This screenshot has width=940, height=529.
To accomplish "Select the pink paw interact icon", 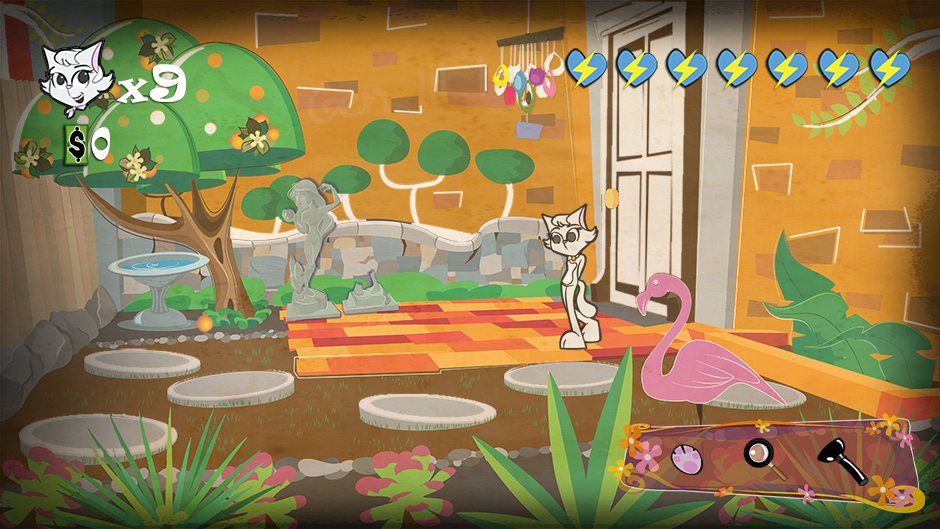I will pyautogui.click(x=688, y=458).
